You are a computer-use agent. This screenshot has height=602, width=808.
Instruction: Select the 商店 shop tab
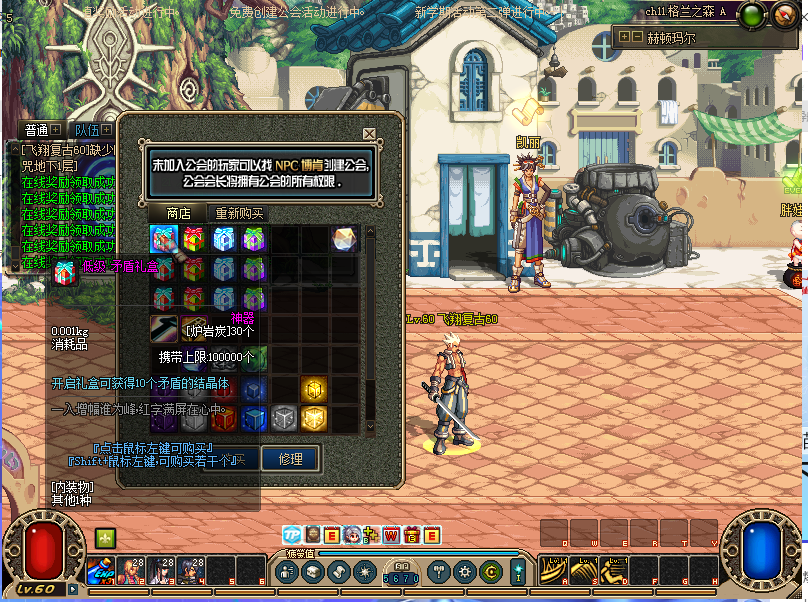[177, 214]
